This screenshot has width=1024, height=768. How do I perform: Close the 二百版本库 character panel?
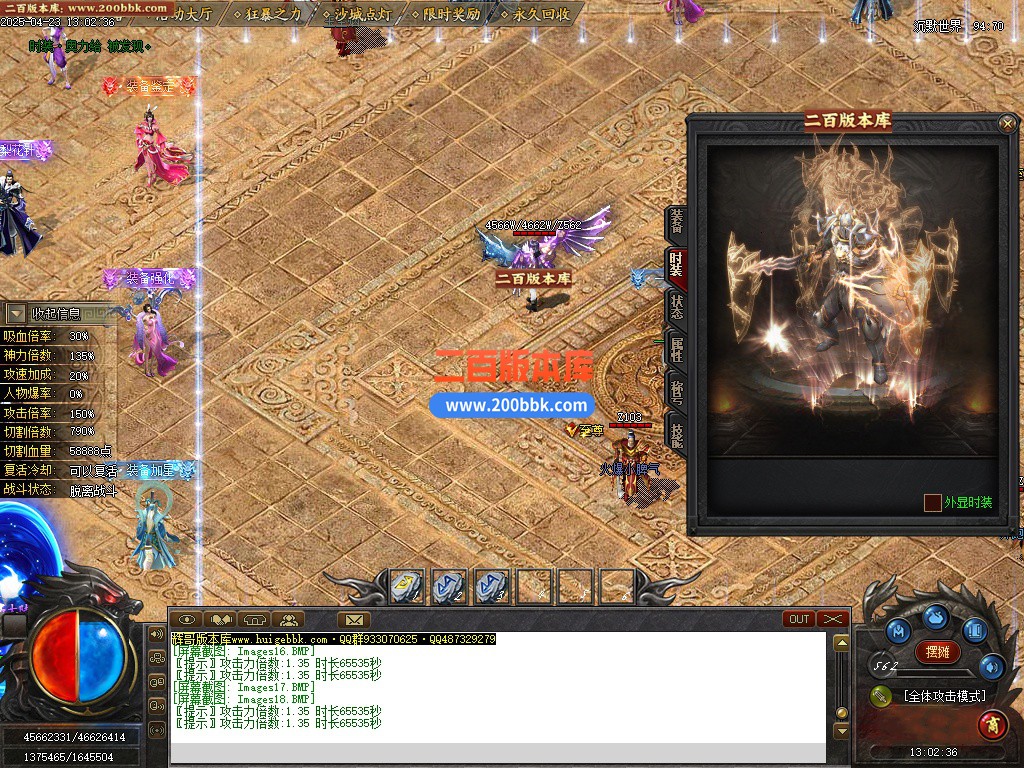[x=1007, y=124]
